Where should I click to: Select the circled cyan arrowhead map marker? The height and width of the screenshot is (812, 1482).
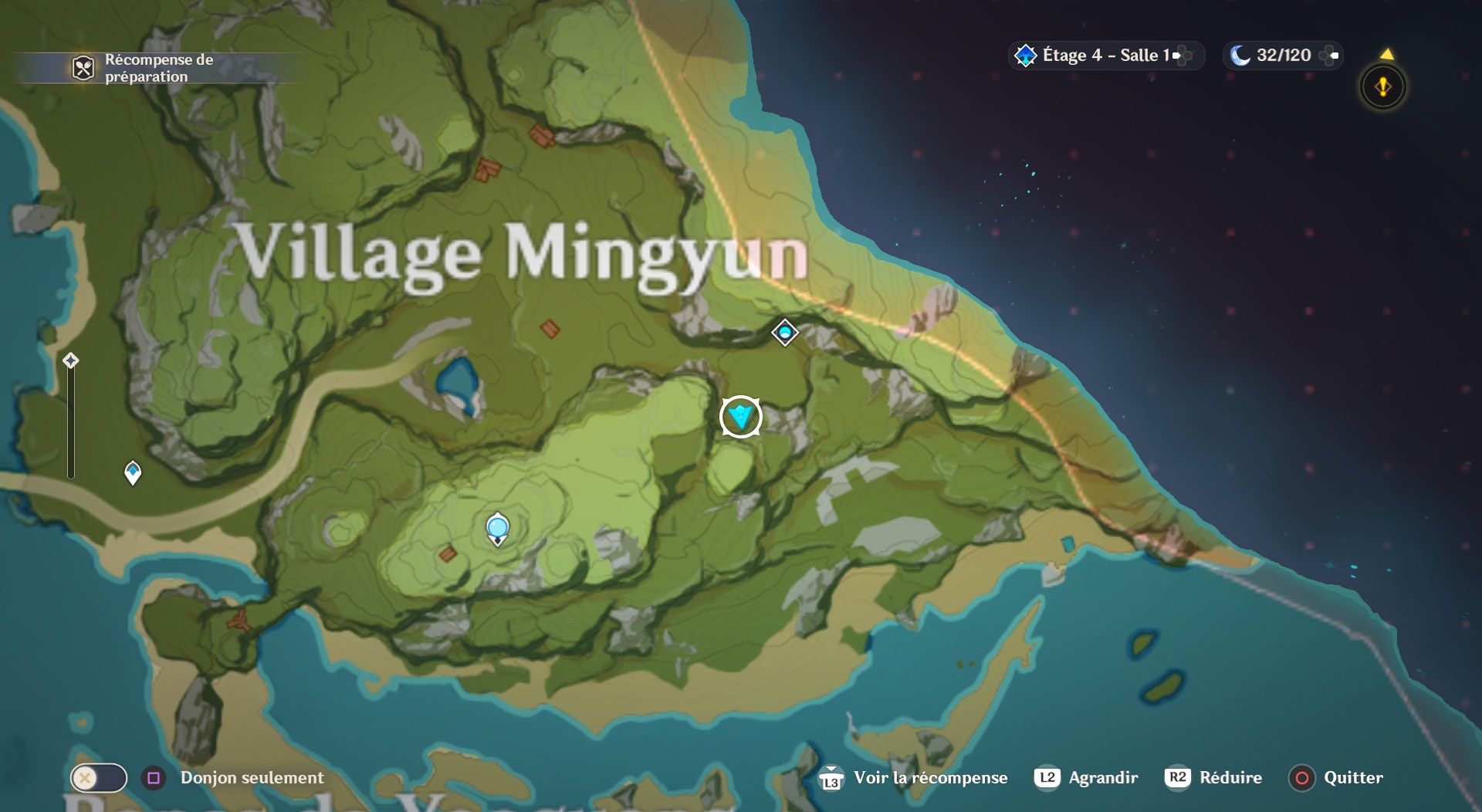tap(741, 417)
